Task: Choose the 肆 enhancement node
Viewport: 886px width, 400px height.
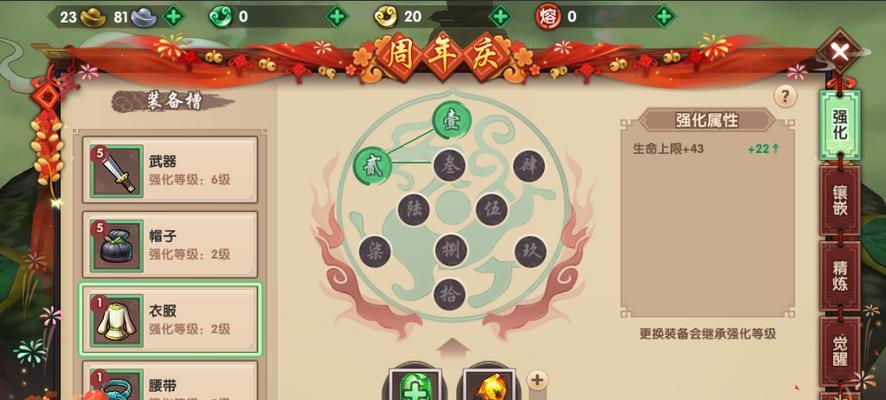Action: (x=529, y=164)
